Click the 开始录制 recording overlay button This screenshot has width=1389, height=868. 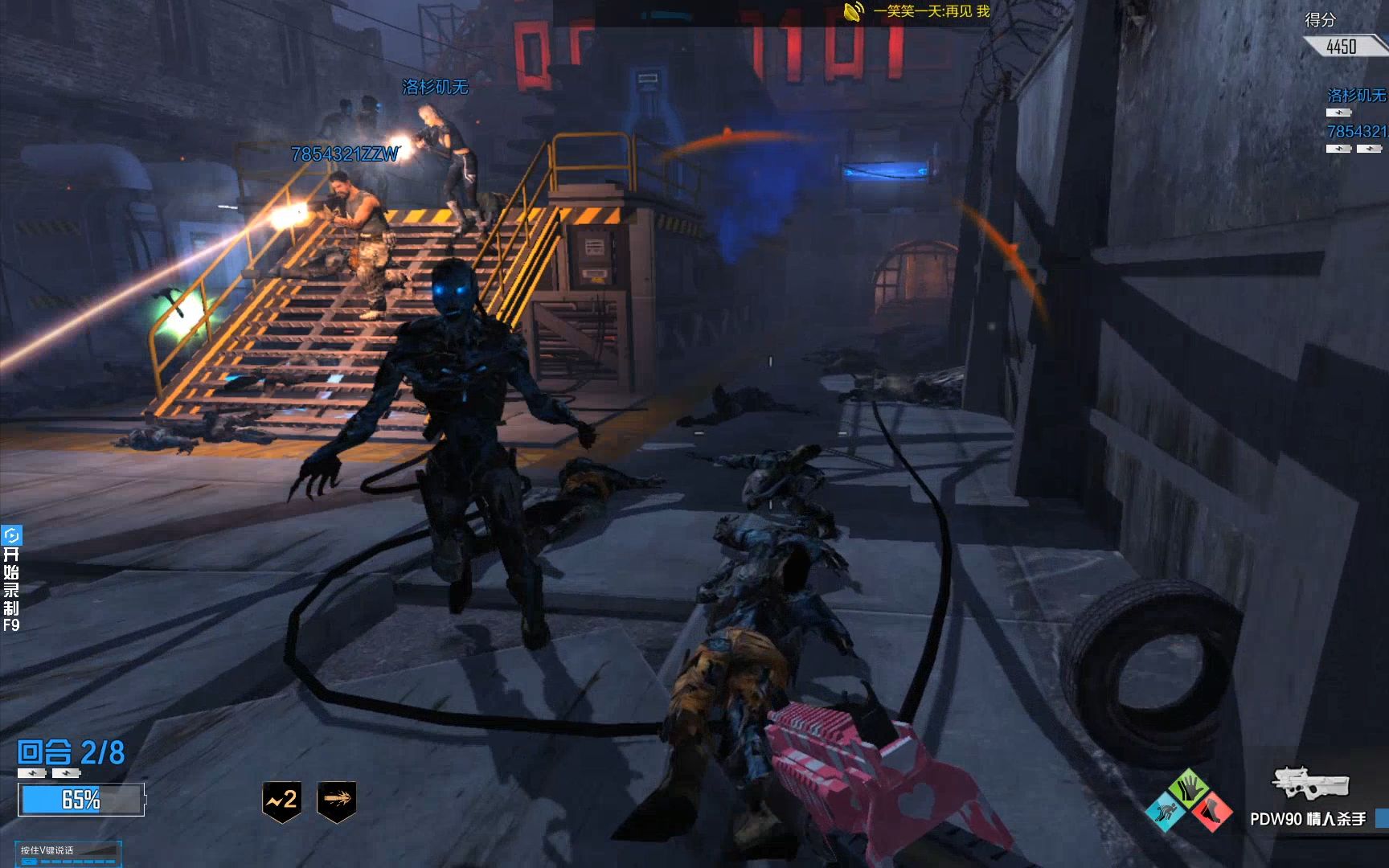coord(11,579)
